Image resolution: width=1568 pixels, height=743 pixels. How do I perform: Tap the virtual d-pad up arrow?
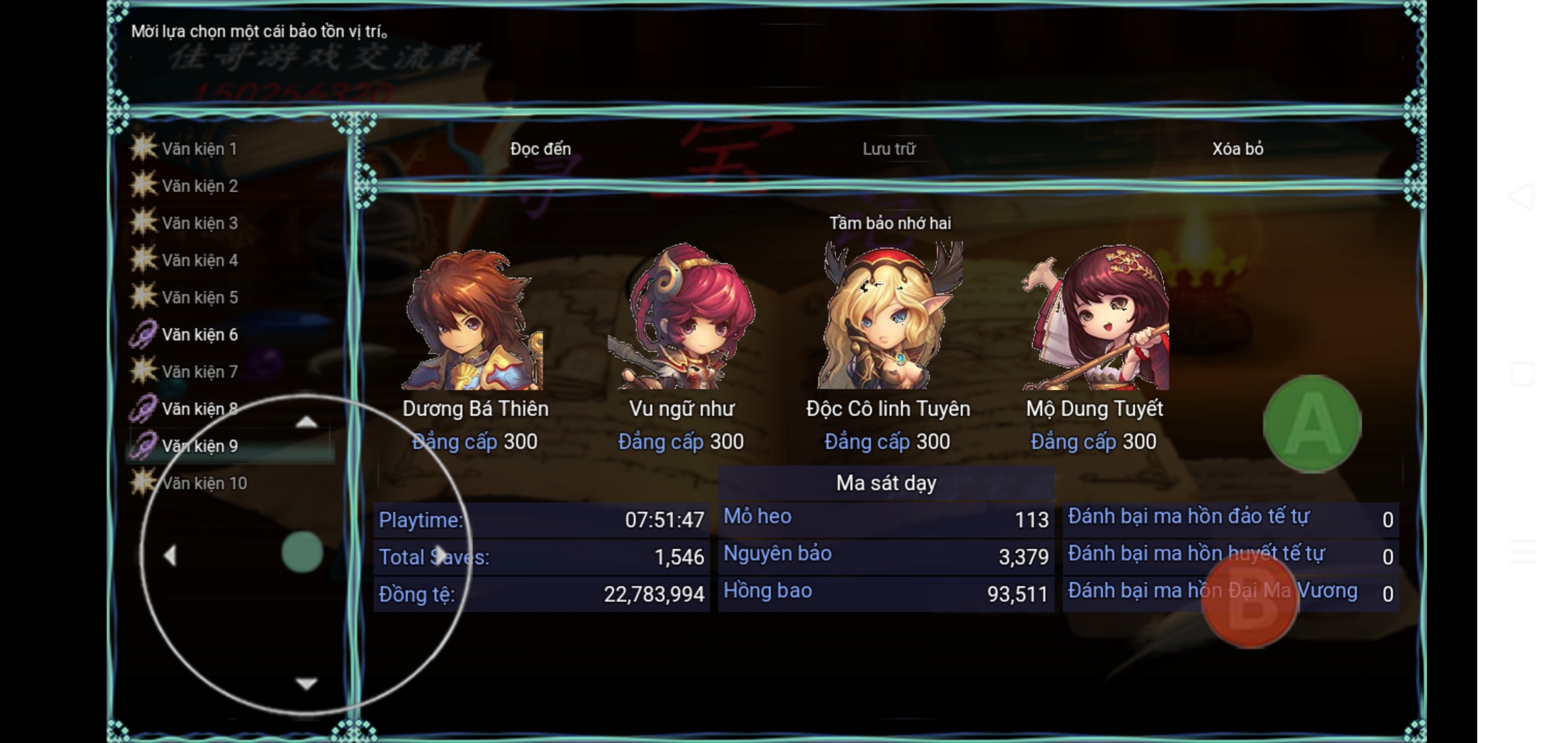[x=306, y=422]
